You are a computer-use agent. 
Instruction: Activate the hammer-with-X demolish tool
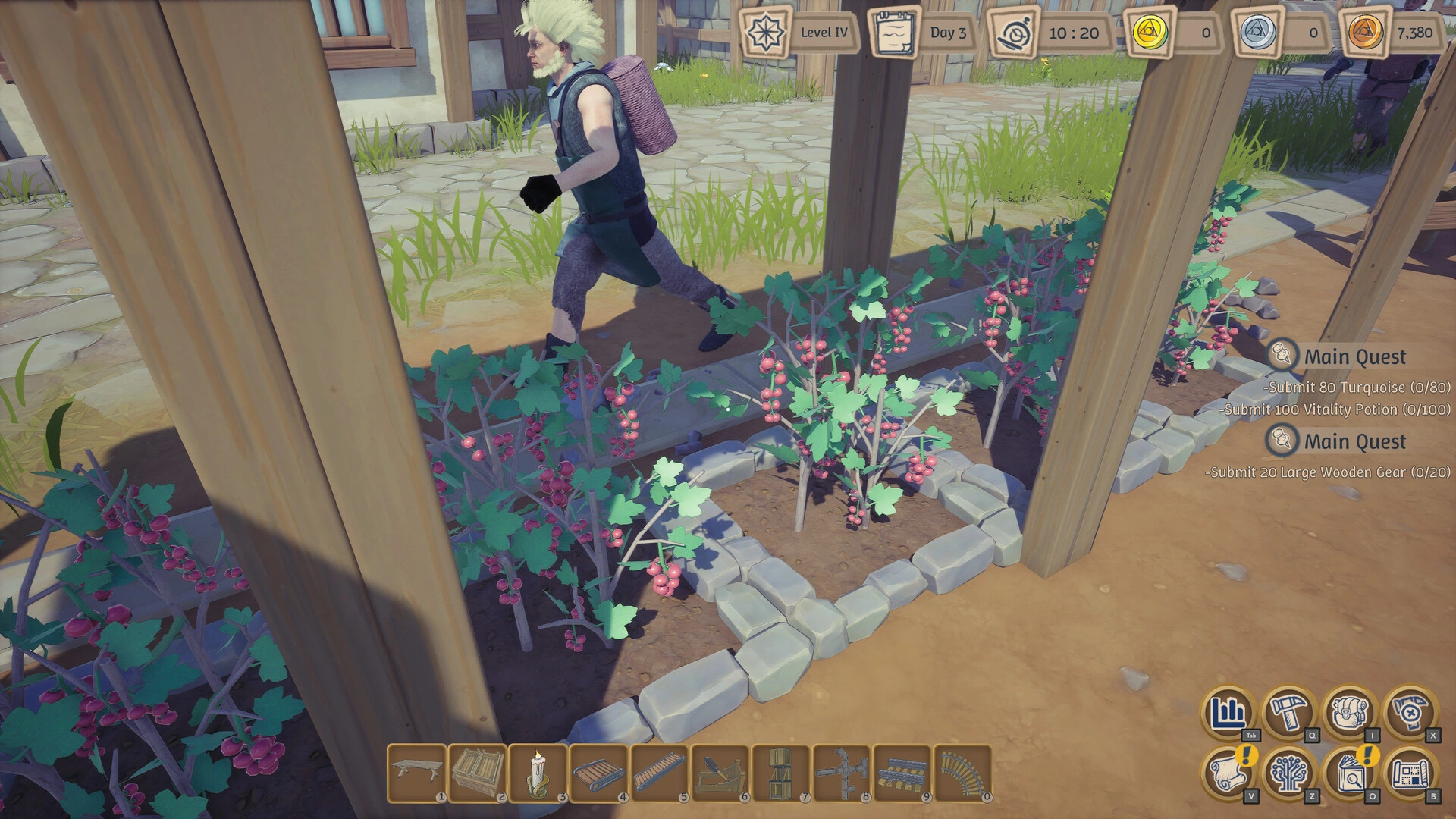click(1410, 713)
